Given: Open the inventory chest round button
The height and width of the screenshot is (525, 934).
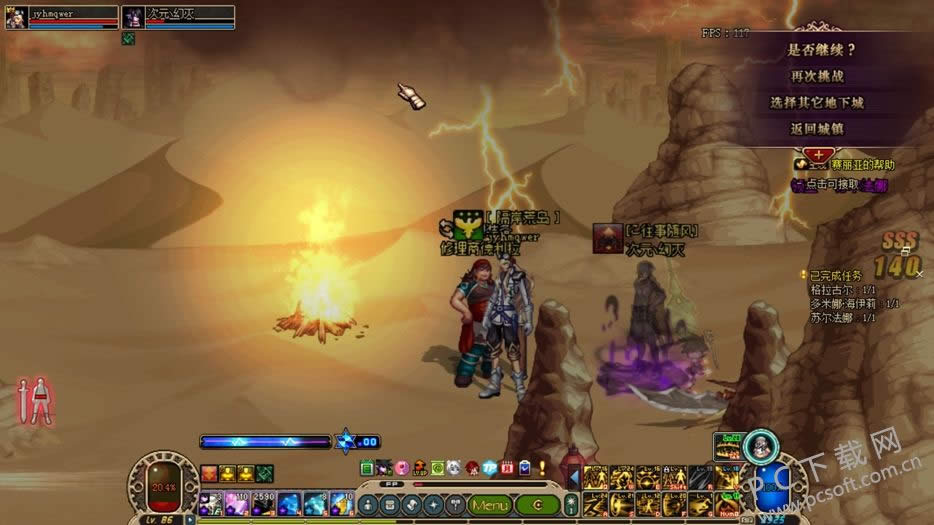Looking at the screenshot, I should (390, 506).
